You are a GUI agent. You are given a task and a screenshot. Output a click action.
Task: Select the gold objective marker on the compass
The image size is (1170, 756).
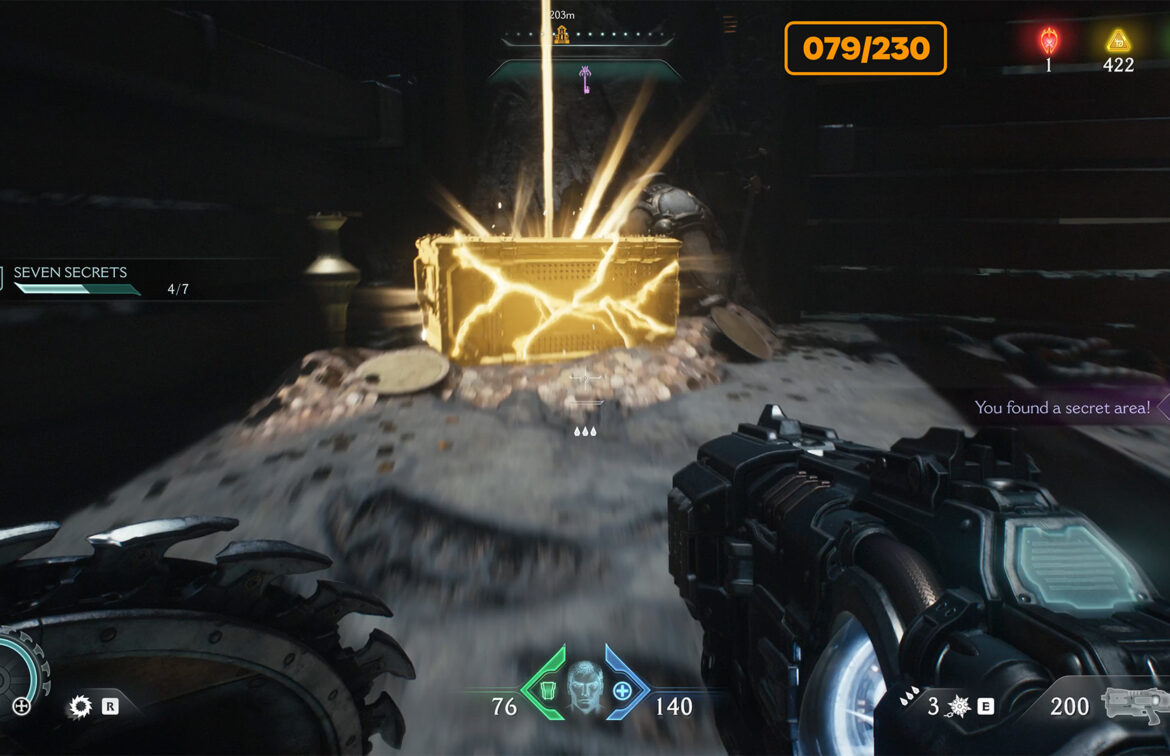[x=561, y=36]
